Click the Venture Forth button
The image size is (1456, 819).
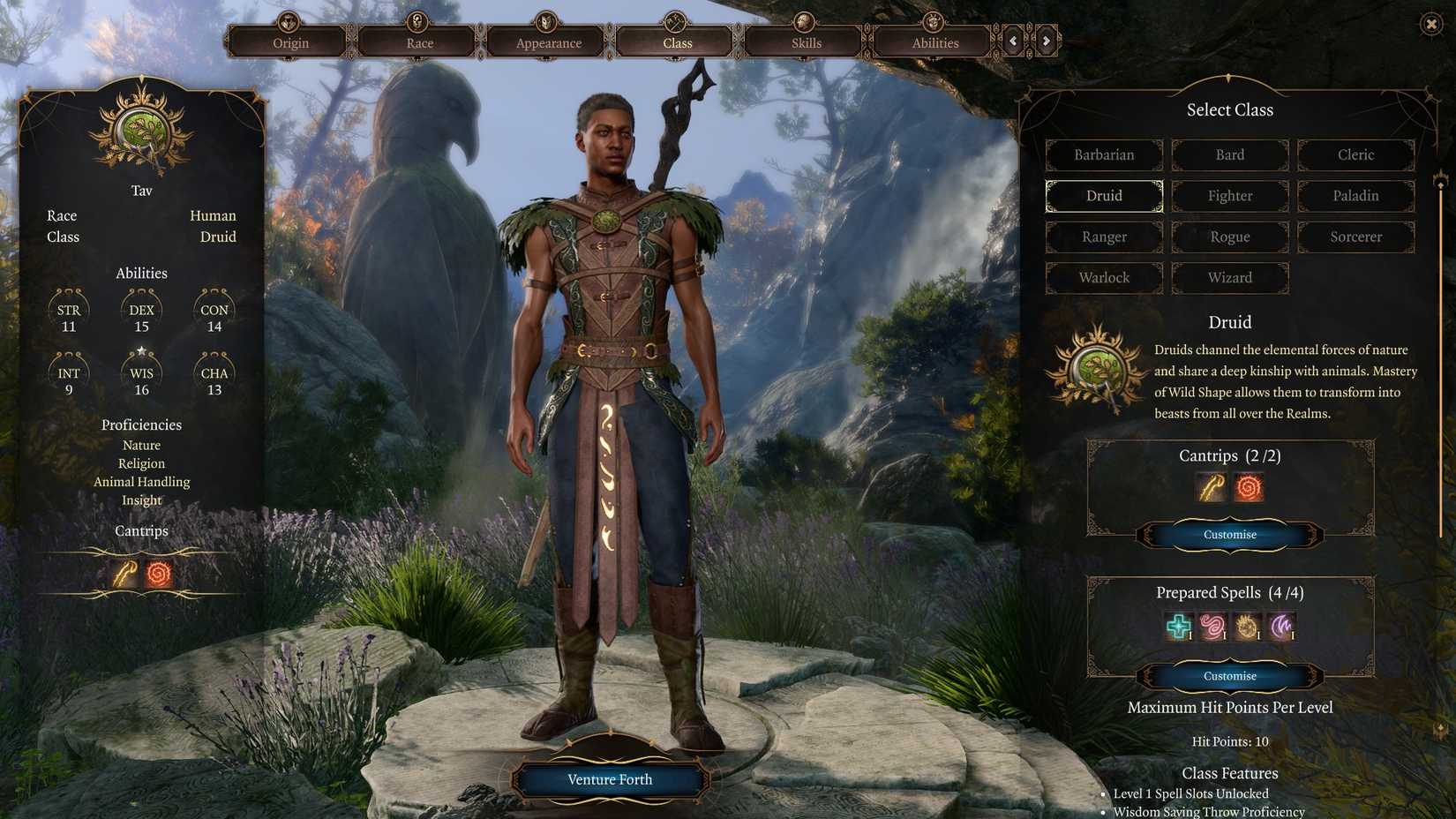[x=610, y=779]
